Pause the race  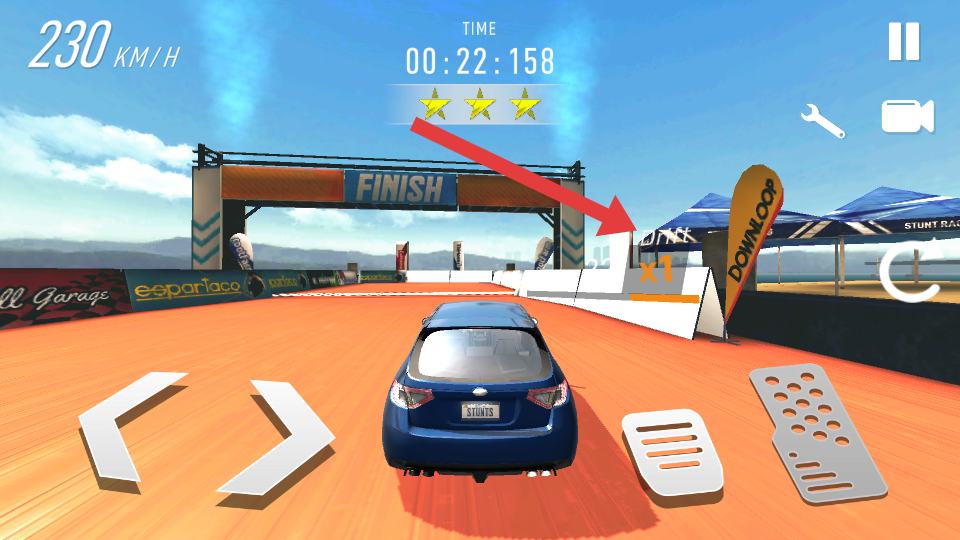pos(903,42)
